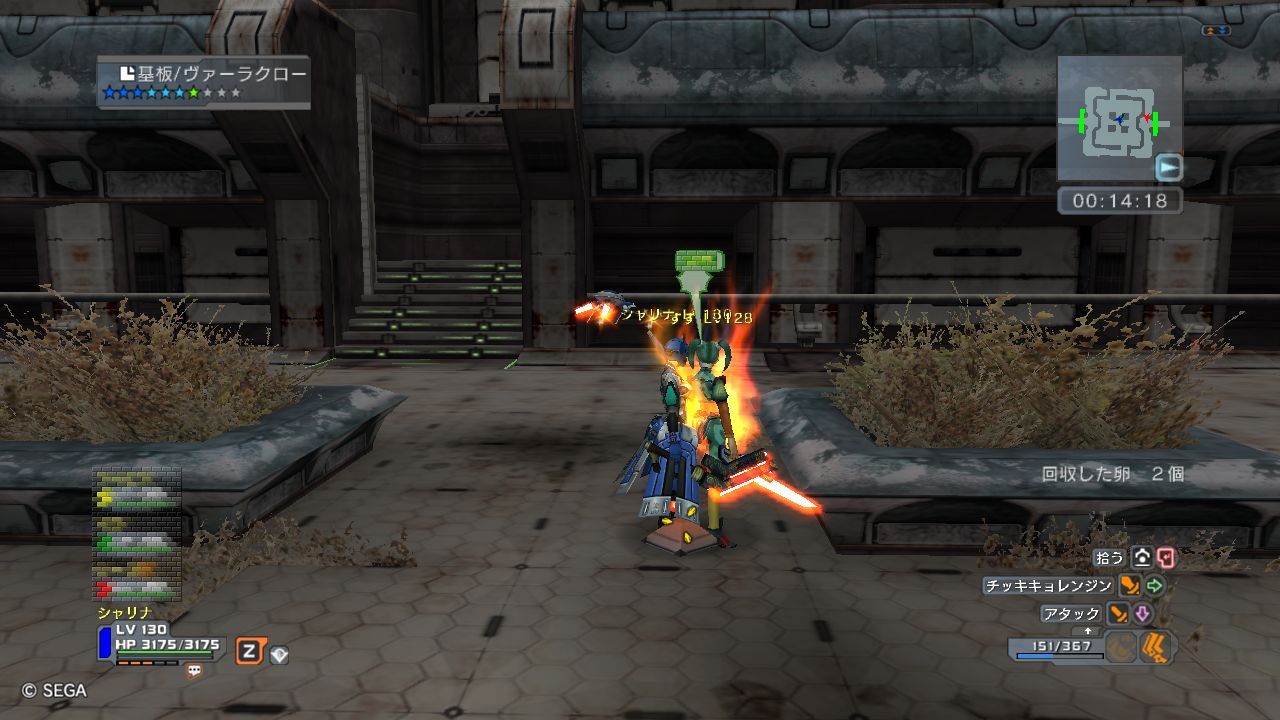This screenshot has width=1280, height=720.
Task: Choose the 拾う pick-up action icon
Action: pyautogui.click(x=1142, y=558)
